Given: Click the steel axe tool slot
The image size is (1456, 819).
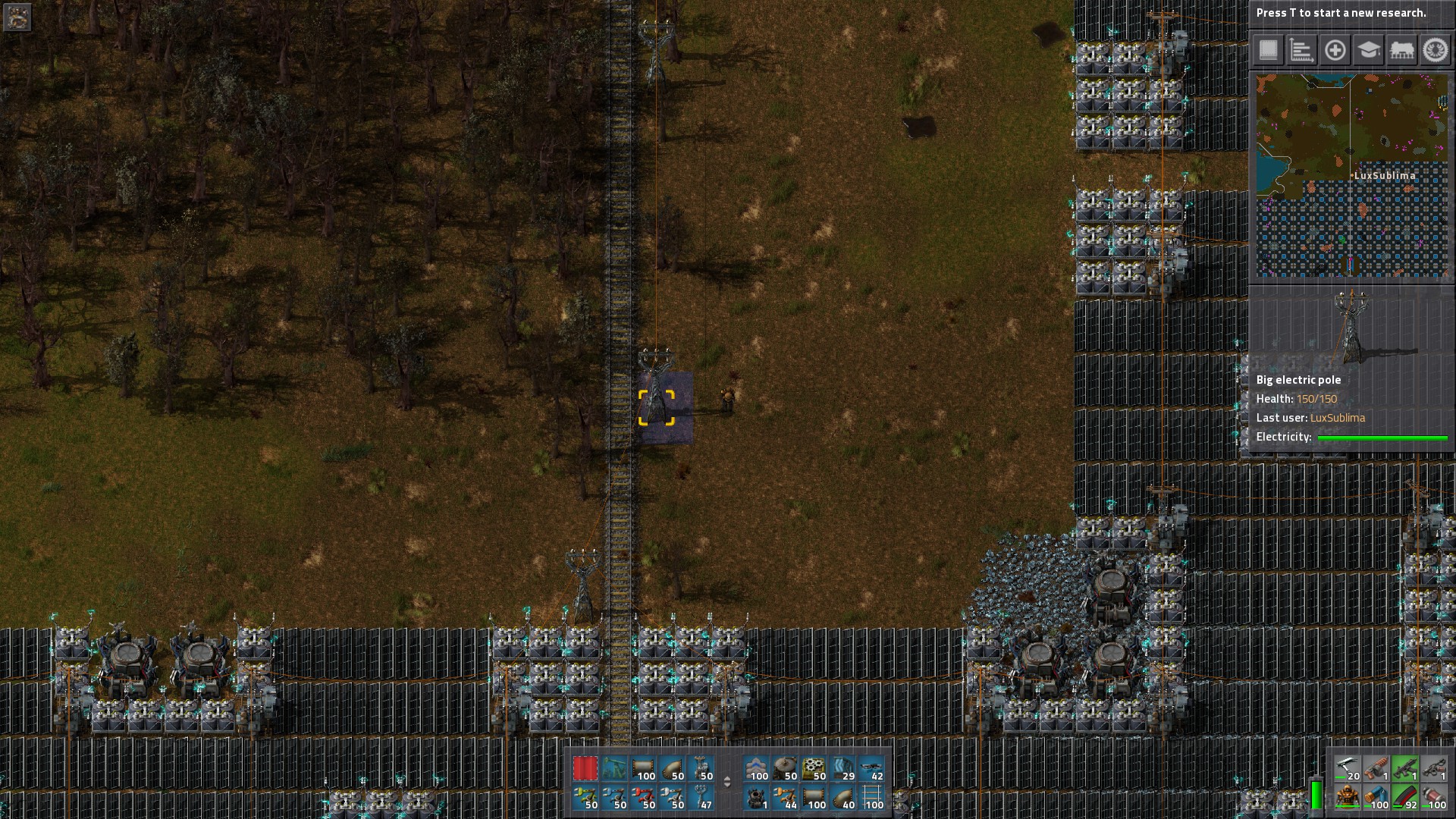Looking at the screenshot, I should pos(1348,769).
